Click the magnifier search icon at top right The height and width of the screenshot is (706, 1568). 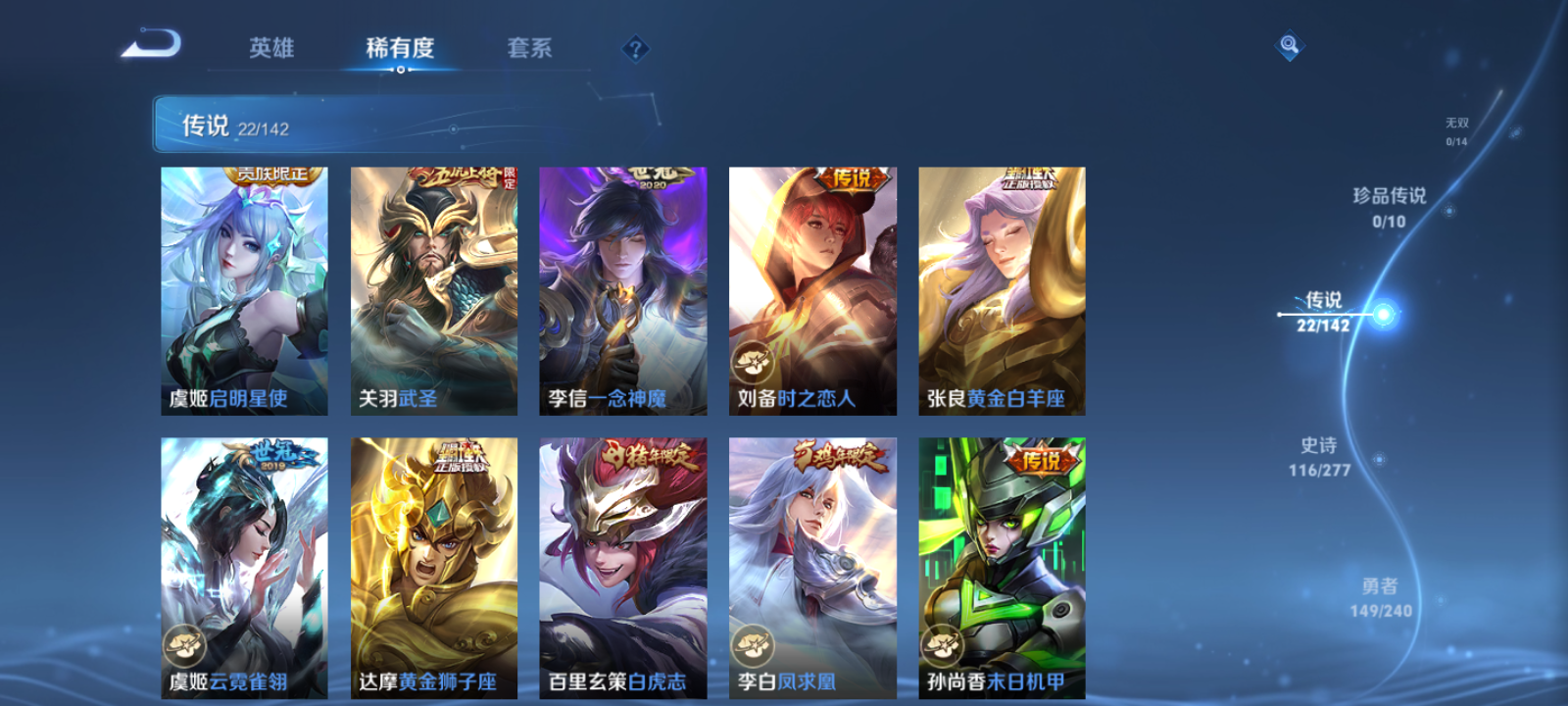click(x=1289, y=43)
